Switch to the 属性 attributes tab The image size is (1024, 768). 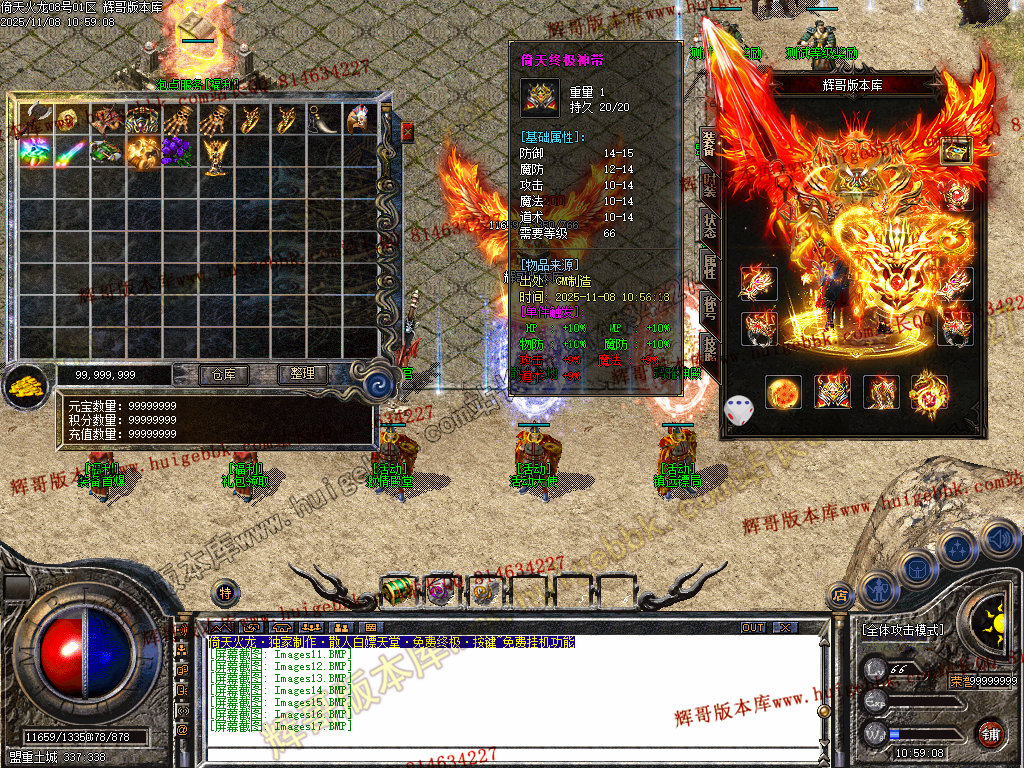click(x=709, y=266)
